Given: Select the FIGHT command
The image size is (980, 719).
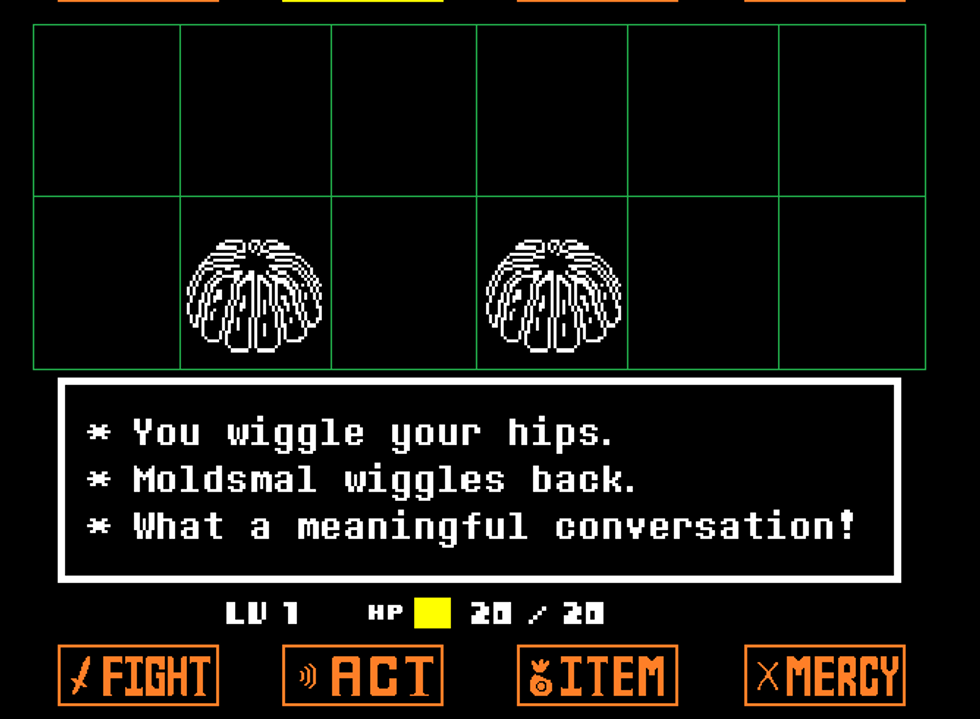Looking at the screenshot, I should 138,676.
